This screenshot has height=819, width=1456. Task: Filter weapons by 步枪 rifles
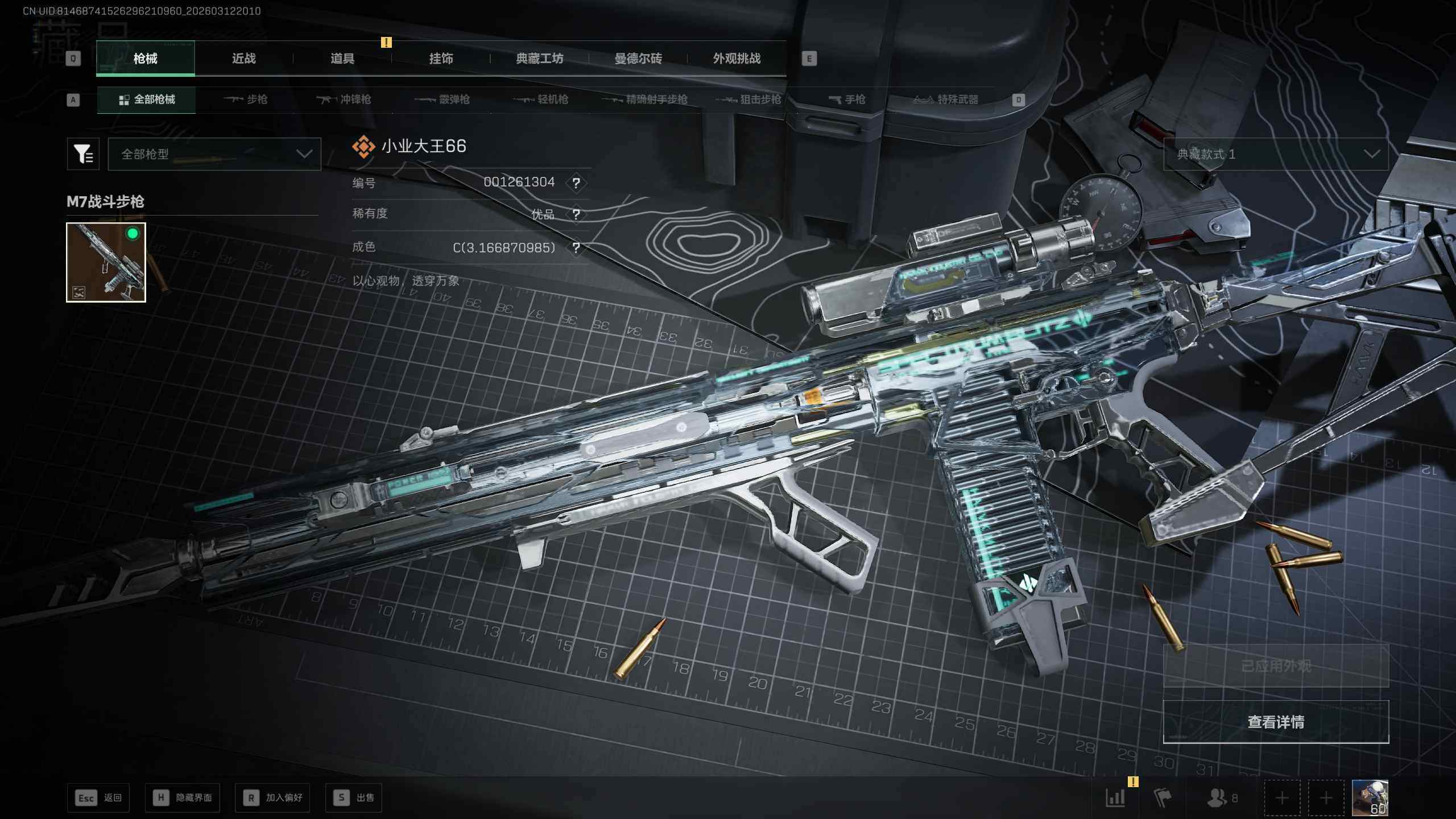coord(246,100)
